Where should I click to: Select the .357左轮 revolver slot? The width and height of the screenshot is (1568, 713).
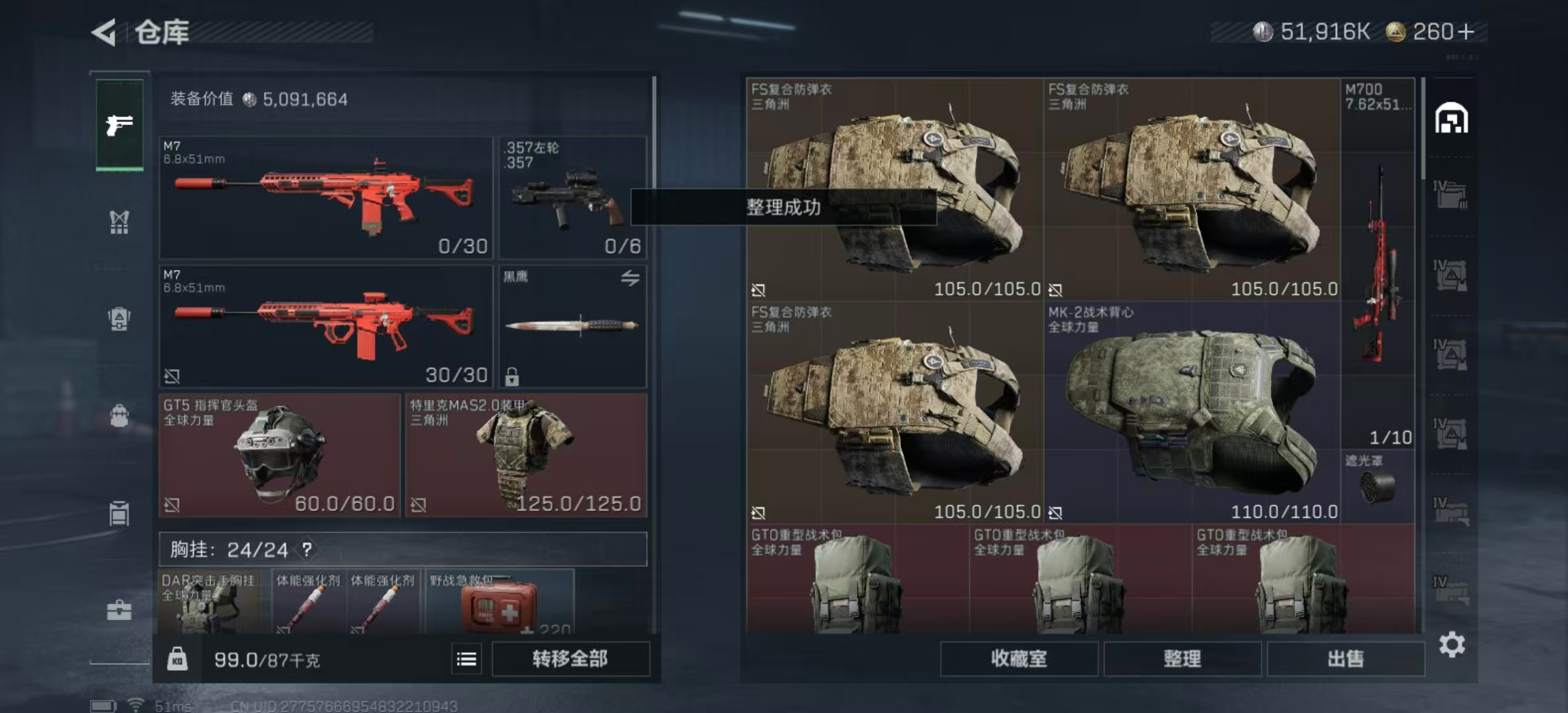(x=573, y=197)
